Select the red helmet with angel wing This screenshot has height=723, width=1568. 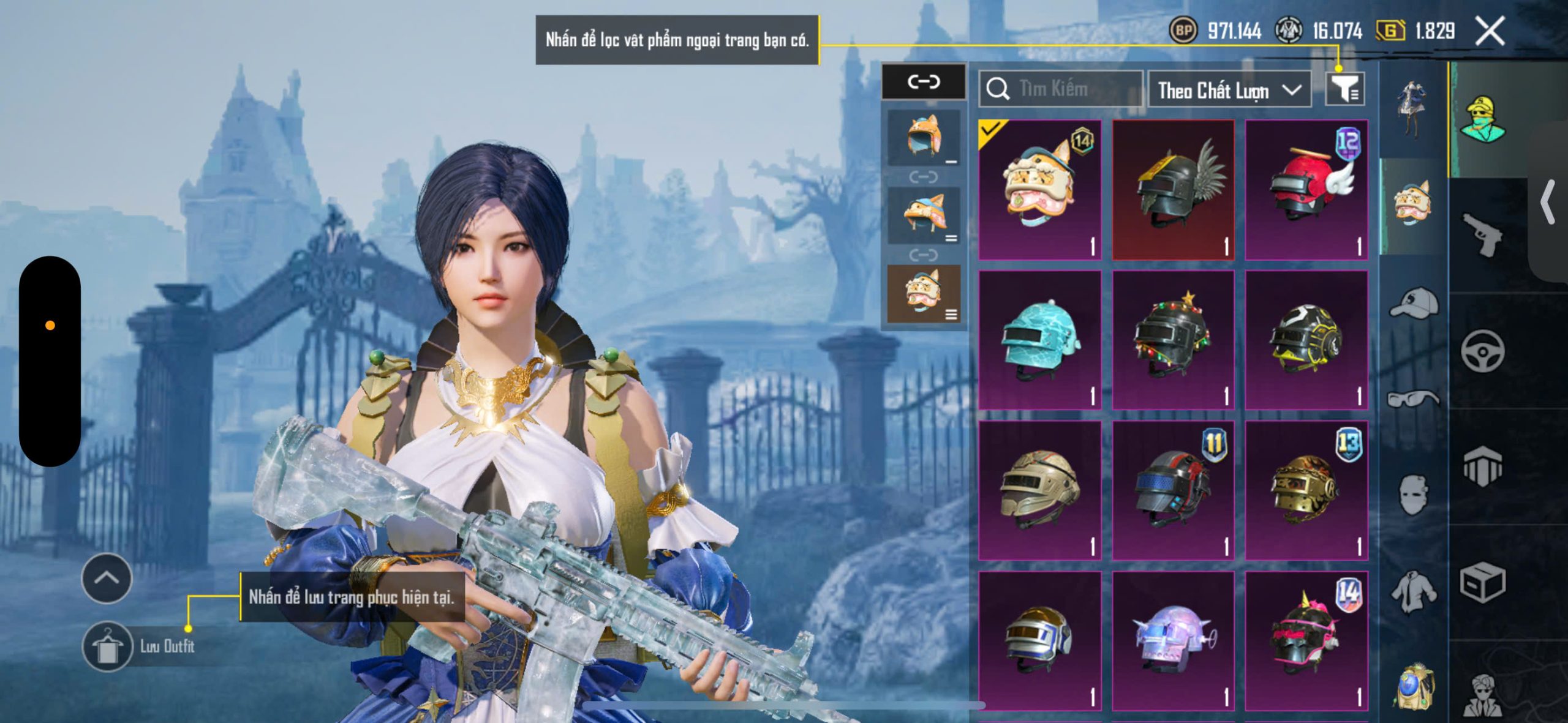[1306, 190]
